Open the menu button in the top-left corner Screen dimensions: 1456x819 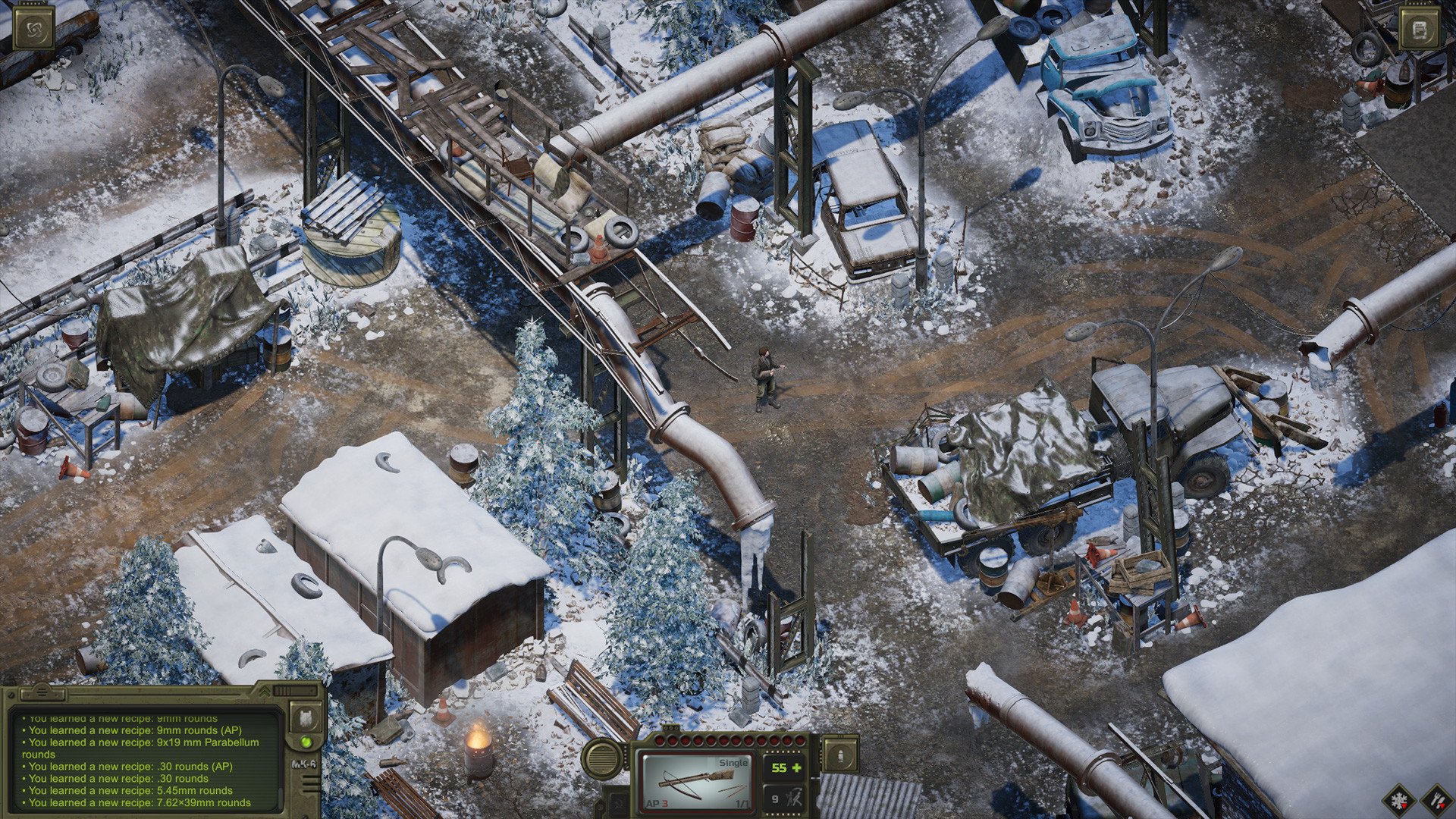pyautogui.click(x=34, y=30)
